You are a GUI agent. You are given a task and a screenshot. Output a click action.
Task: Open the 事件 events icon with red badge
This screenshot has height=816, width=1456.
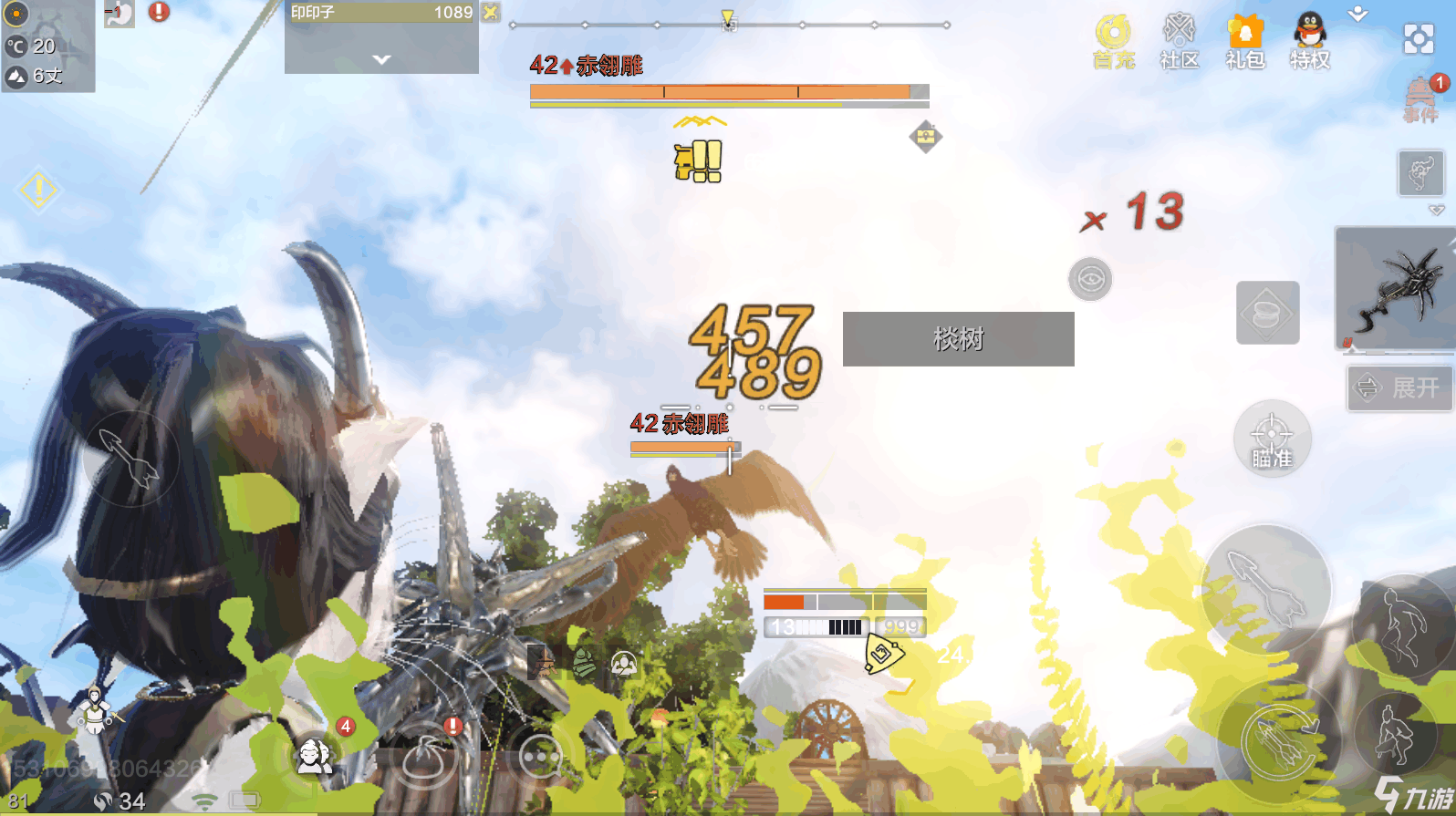coord(1420,98)
